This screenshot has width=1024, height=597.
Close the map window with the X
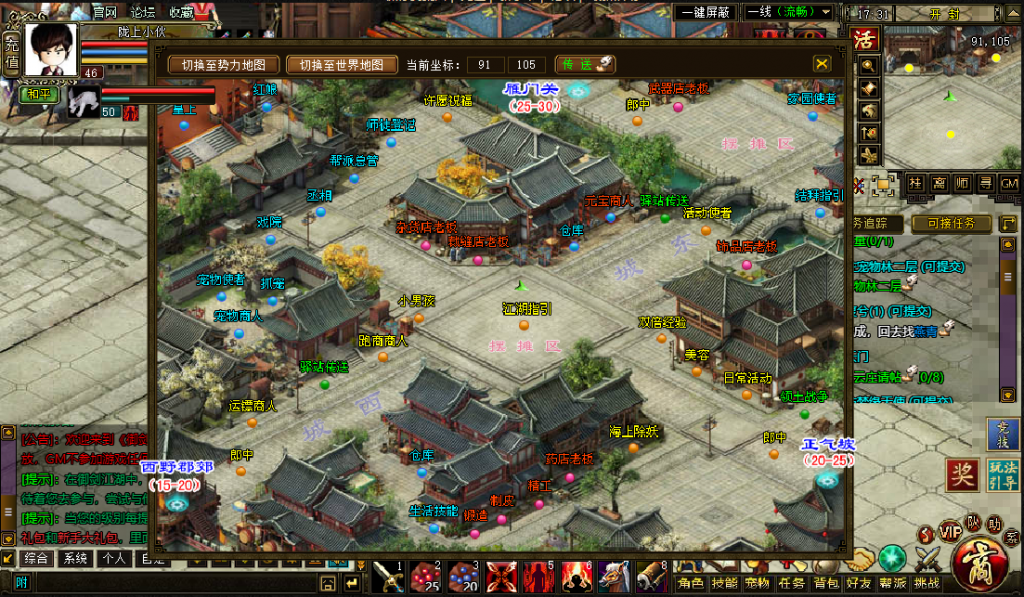point(822,64)
